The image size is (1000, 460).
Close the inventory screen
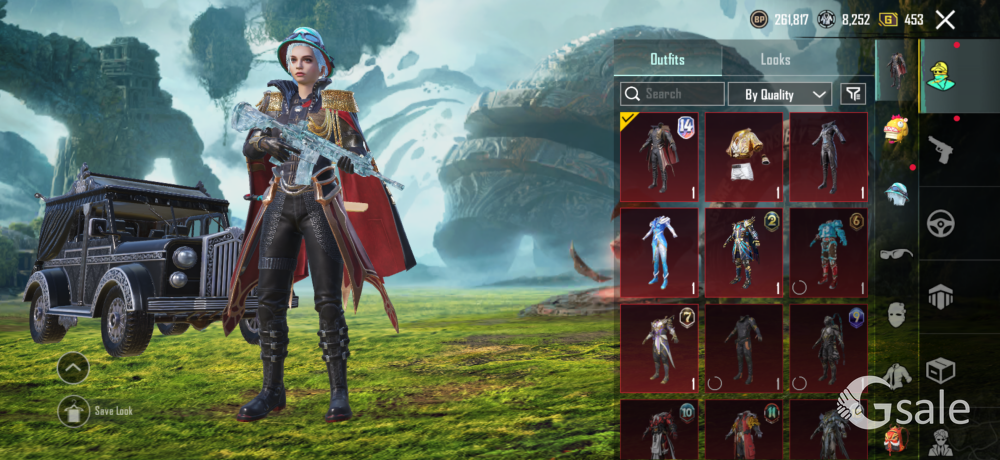pos(945,19)
